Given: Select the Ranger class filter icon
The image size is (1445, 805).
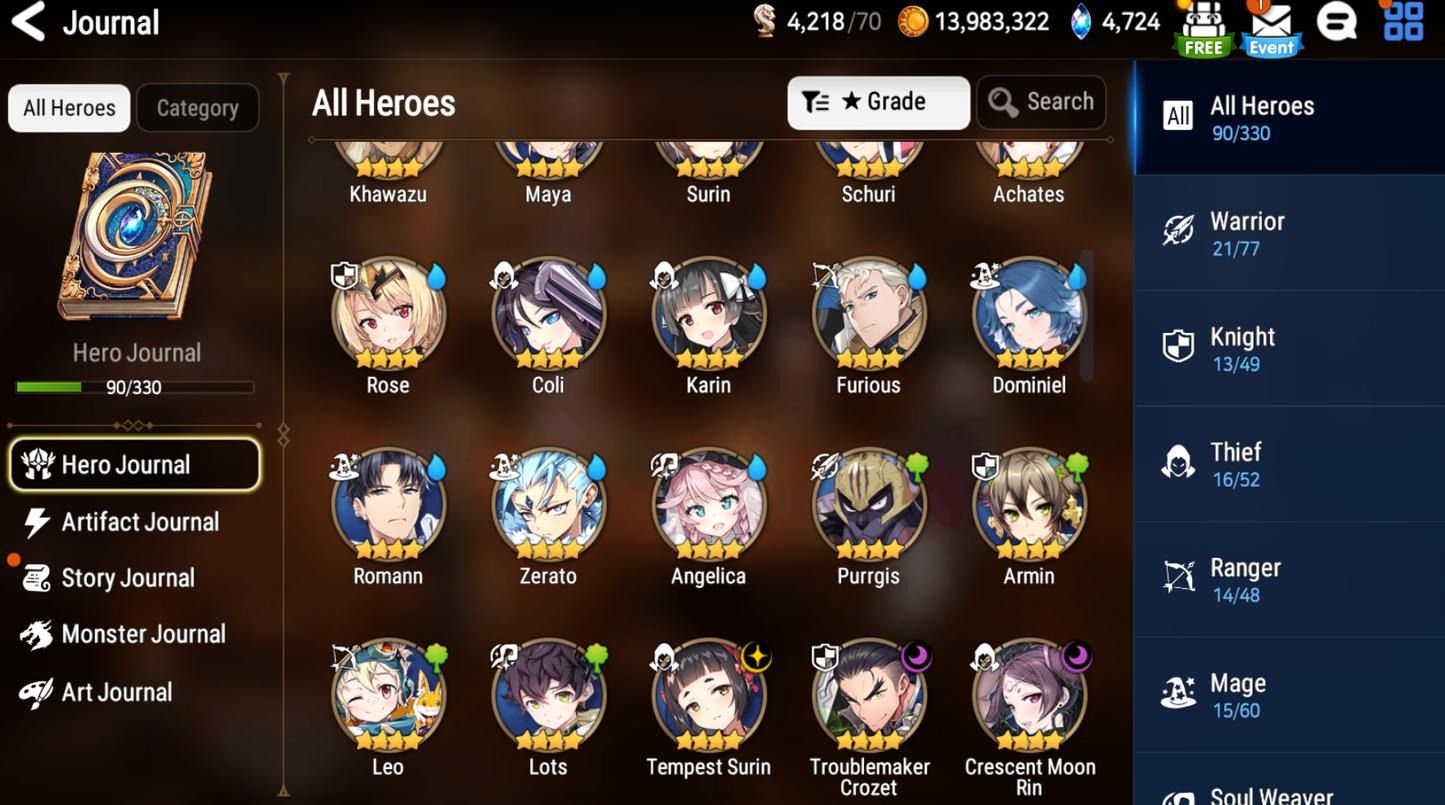Looking at the screenshot, I should coord(1178,574).
